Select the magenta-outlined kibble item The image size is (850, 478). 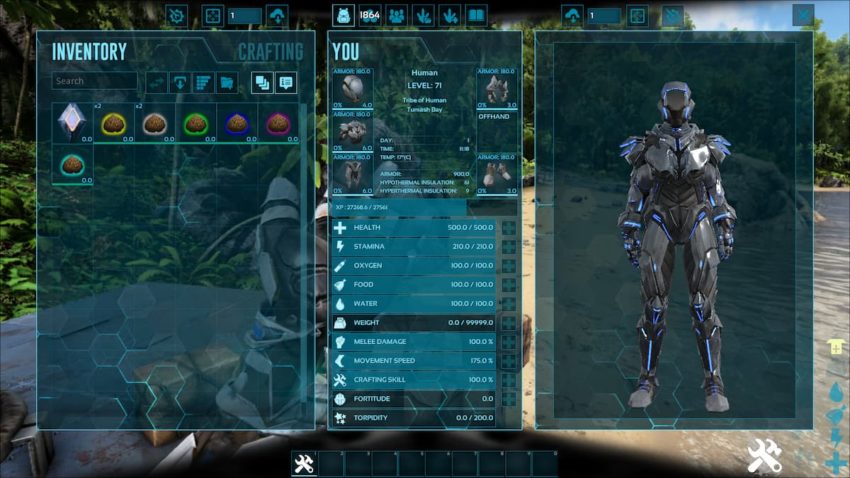point(278,122)
